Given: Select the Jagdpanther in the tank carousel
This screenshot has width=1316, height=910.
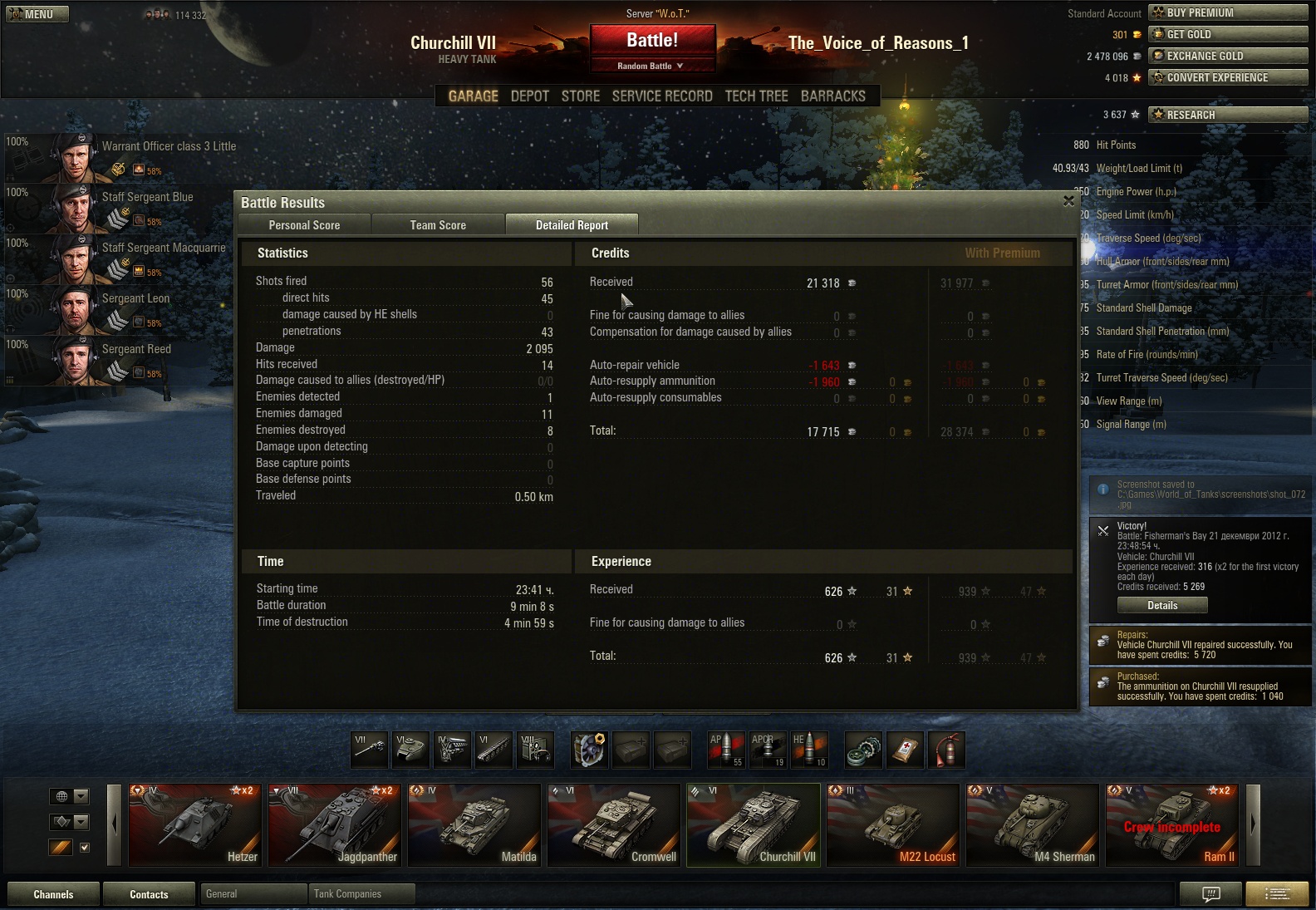Looking at the screenshot, I should [335, 825].
